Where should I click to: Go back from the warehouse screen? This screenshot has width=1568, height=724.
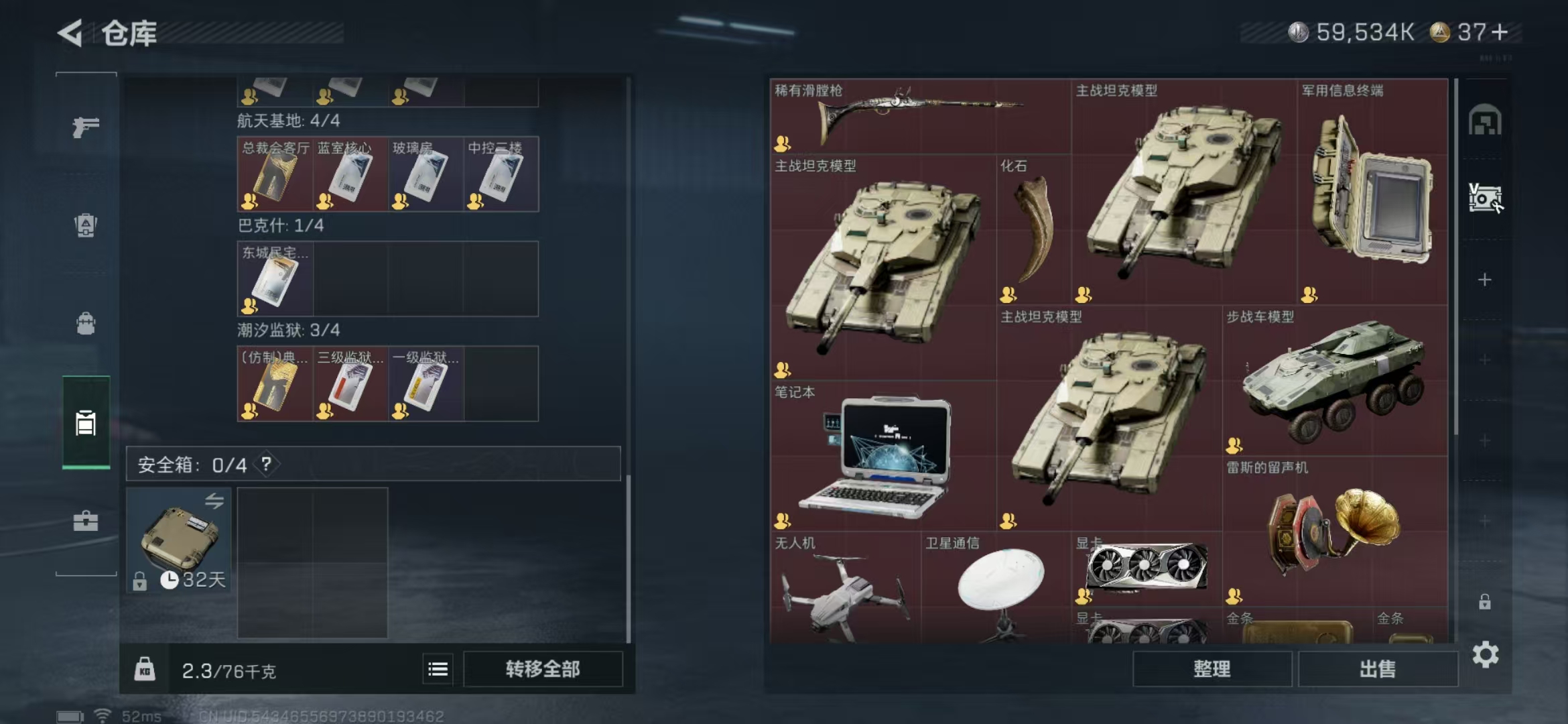(x=70, y=33)
